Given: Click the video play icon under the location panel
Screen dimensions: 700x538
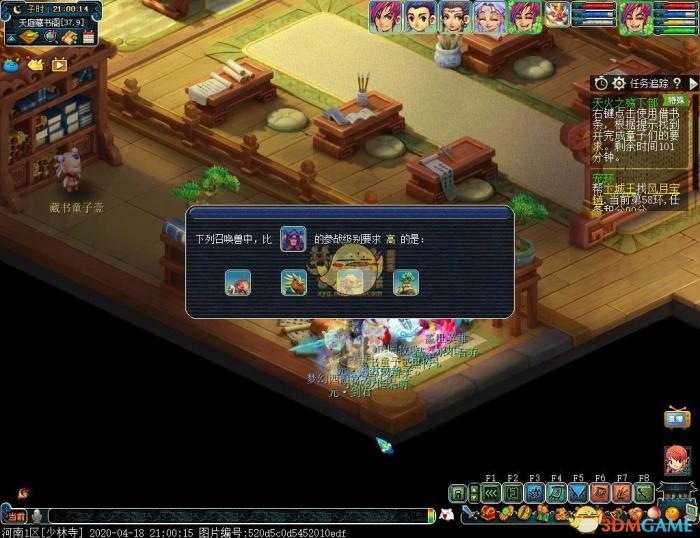Looking at the screenshot, I should pyautogui.click(x=59, y=65).
